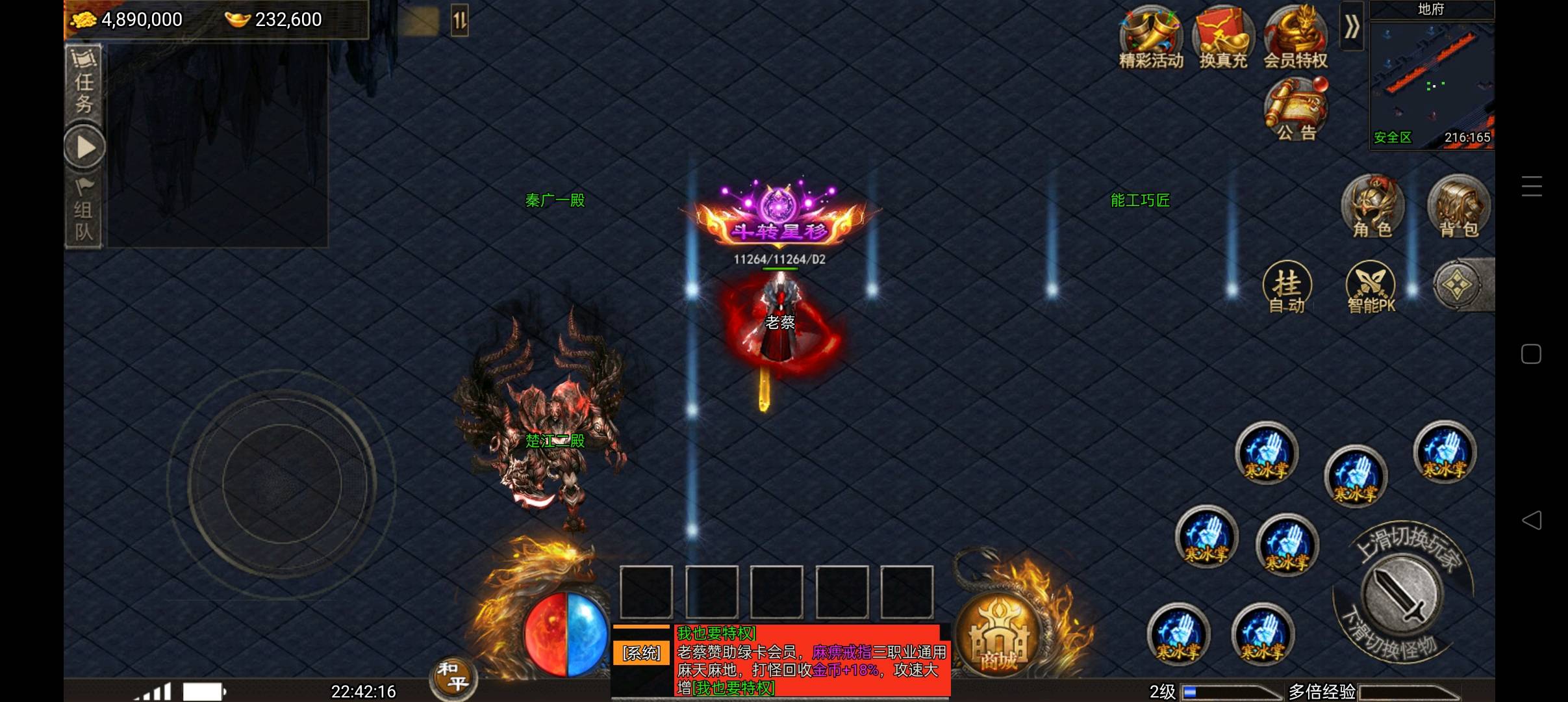Open the 角色 character sheet

[1372, 207]
